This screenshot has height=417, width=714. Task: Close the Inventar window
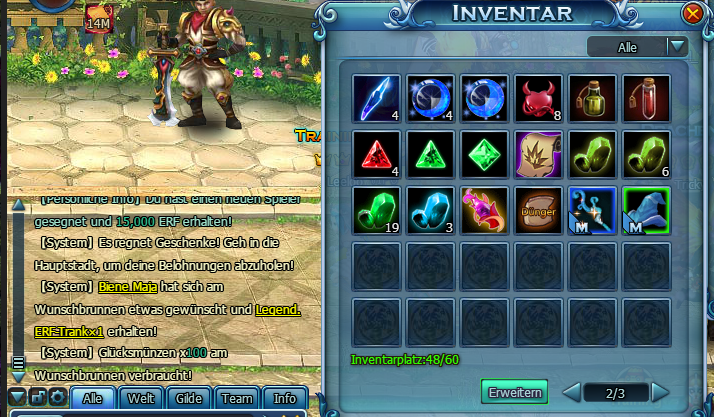click(x=692, y=14)
